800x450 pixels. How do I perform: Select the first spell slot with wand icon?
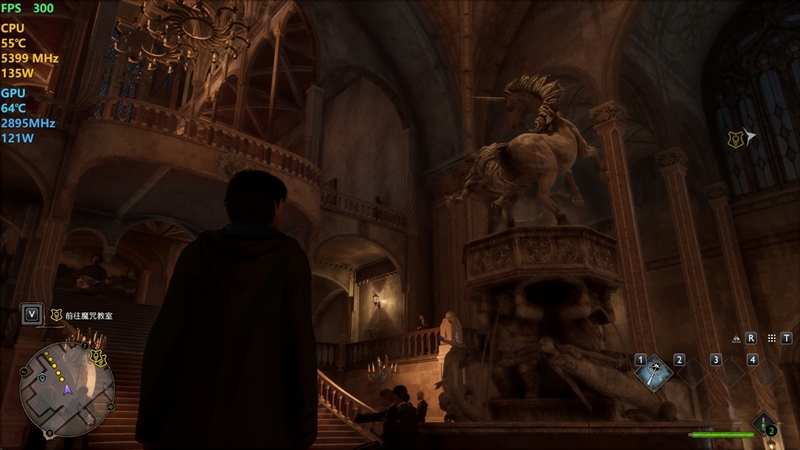click(x=656, y=374)
